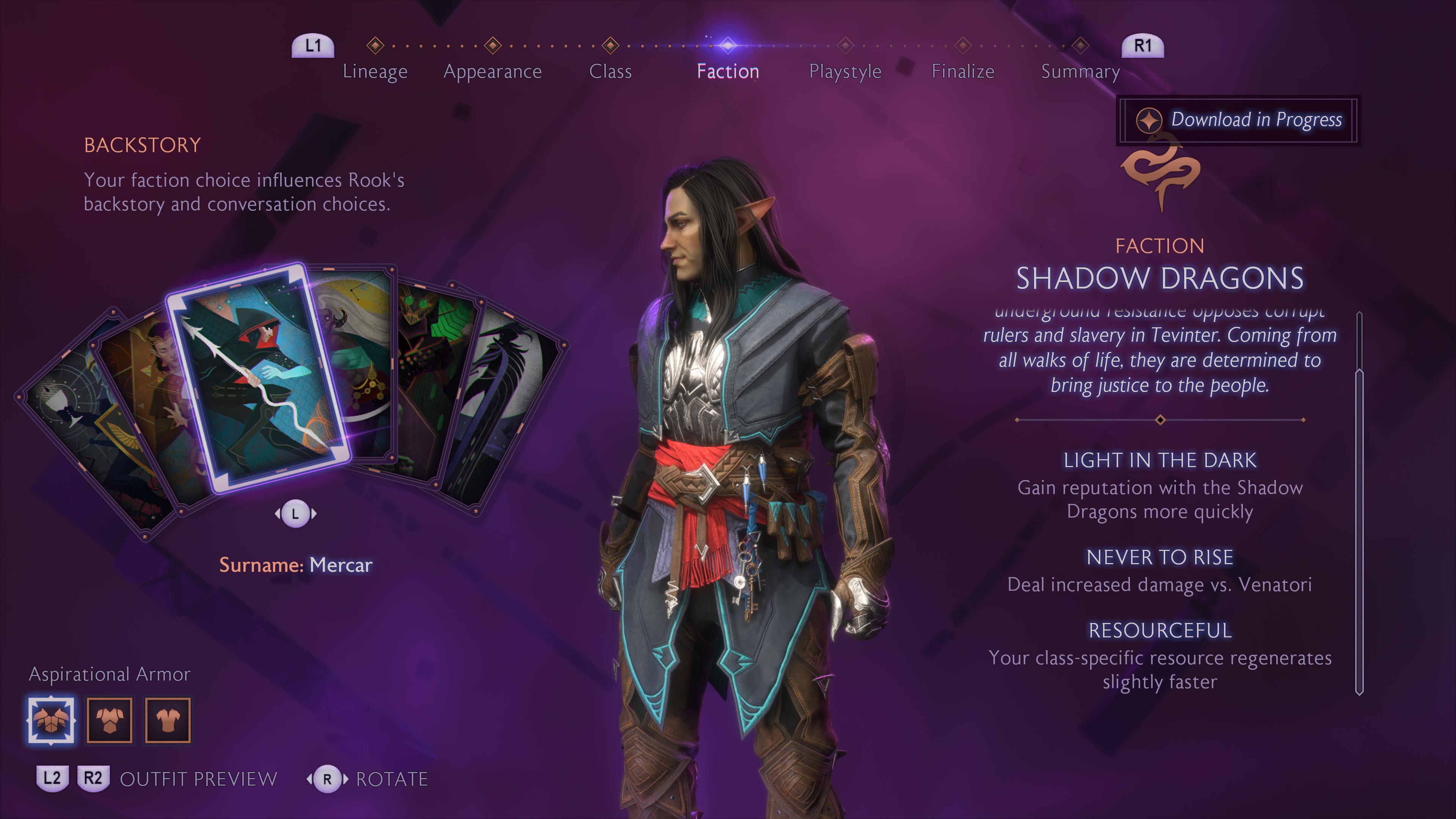Select the heavy plated Aspirational Armor icon
Screen dimensions: 1456x819
pos(52,720)
